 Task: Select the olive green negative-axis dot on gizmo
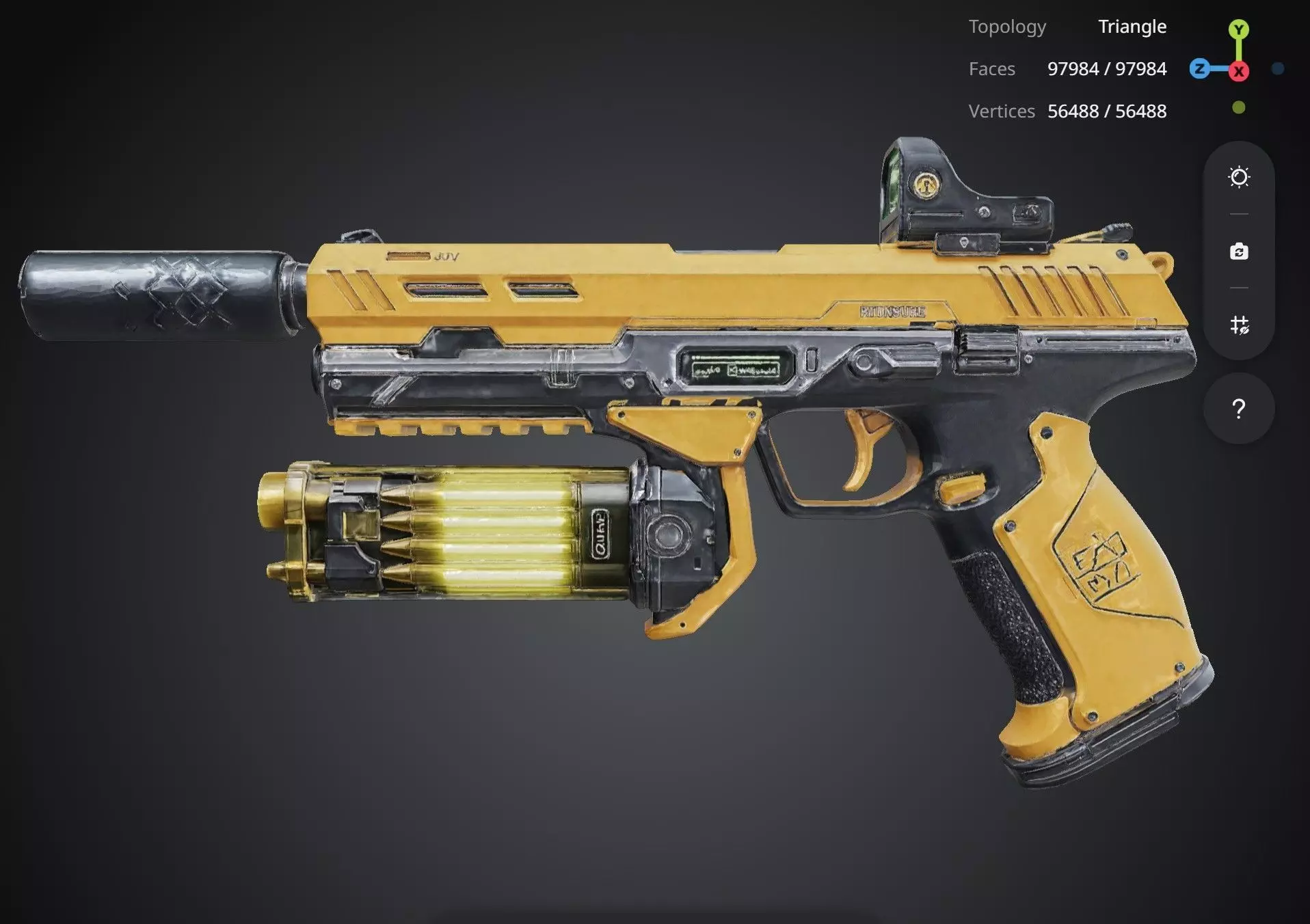click(1238, 107)
